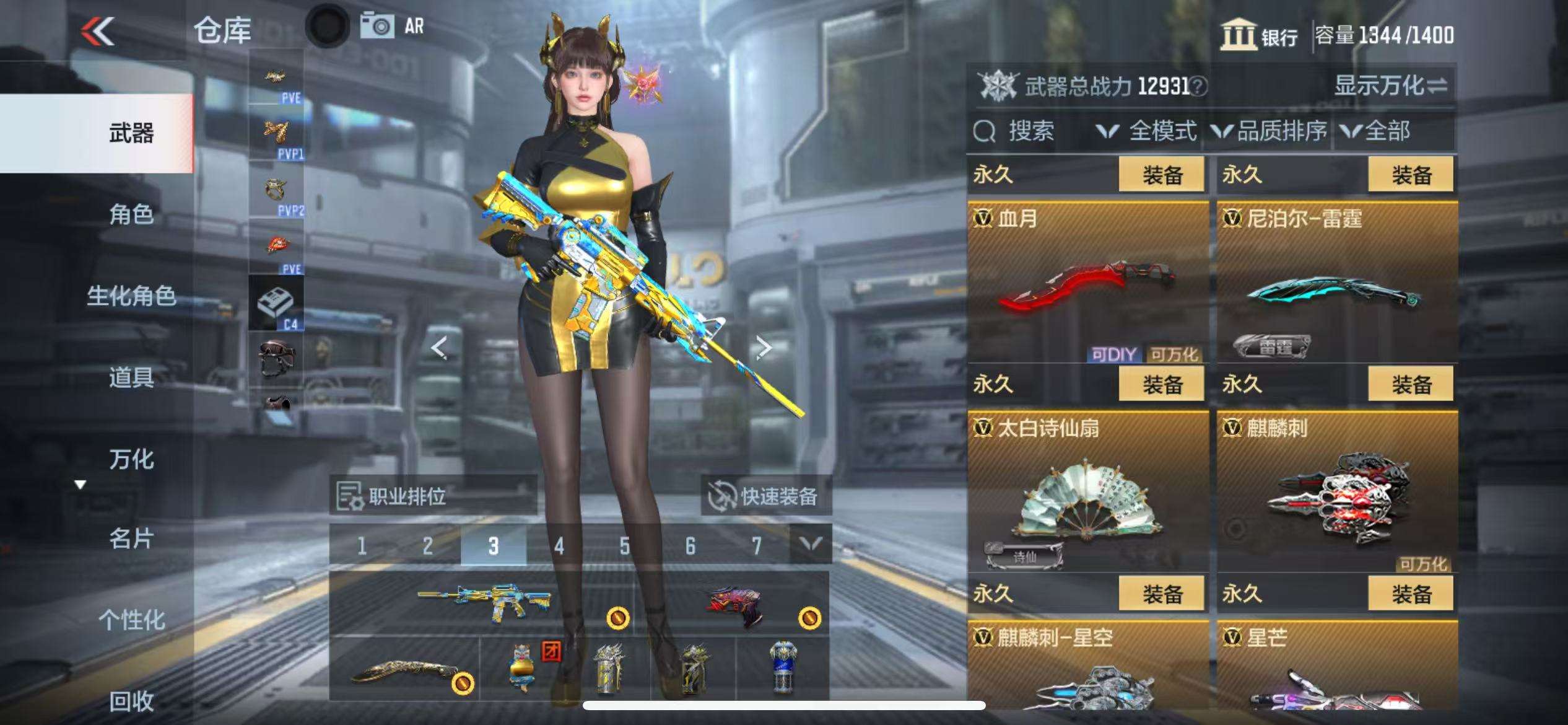Switch to loadout slot 5
The width and height of the screenshot is (1568, 725).
tap(624, 546)
